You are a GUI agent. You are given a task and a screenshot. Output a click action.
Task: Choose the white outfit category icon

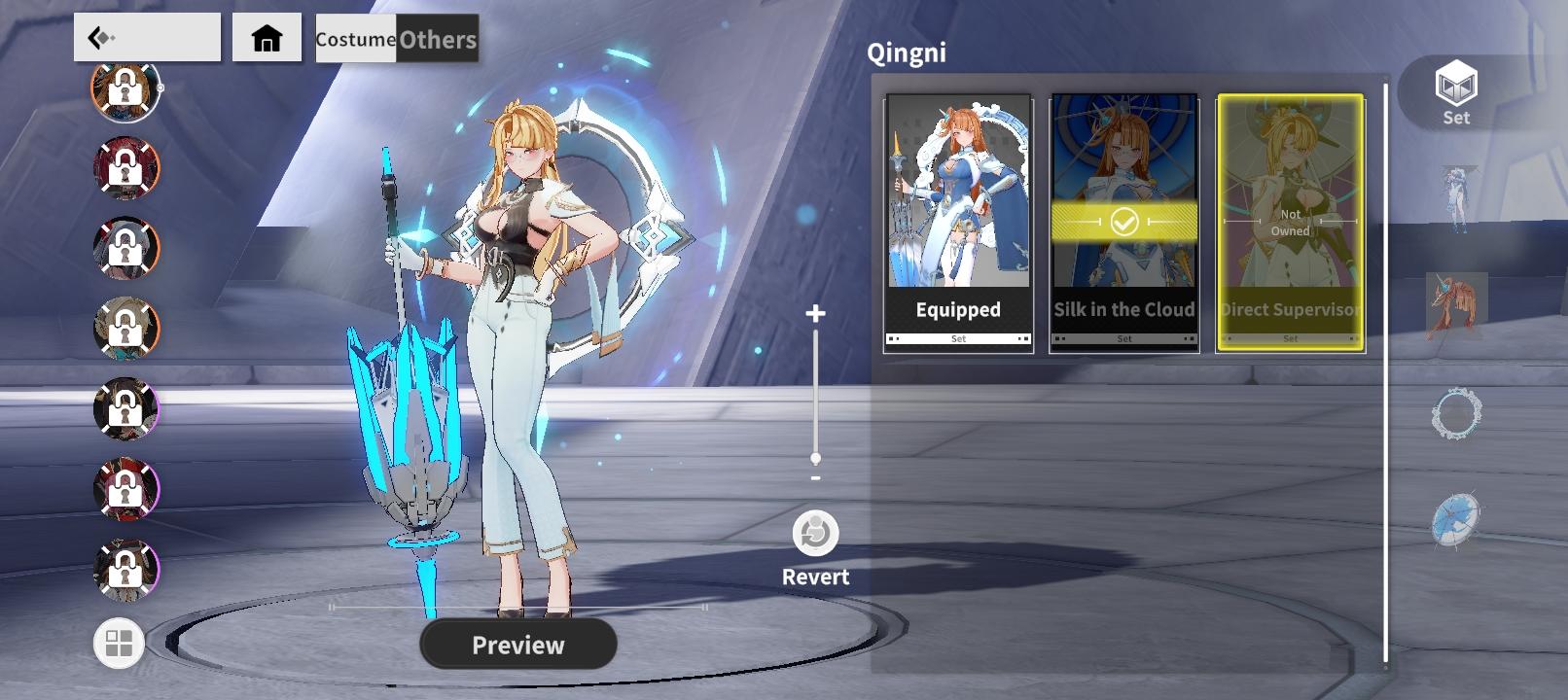pyautogui.click(x=1456, y=200)
